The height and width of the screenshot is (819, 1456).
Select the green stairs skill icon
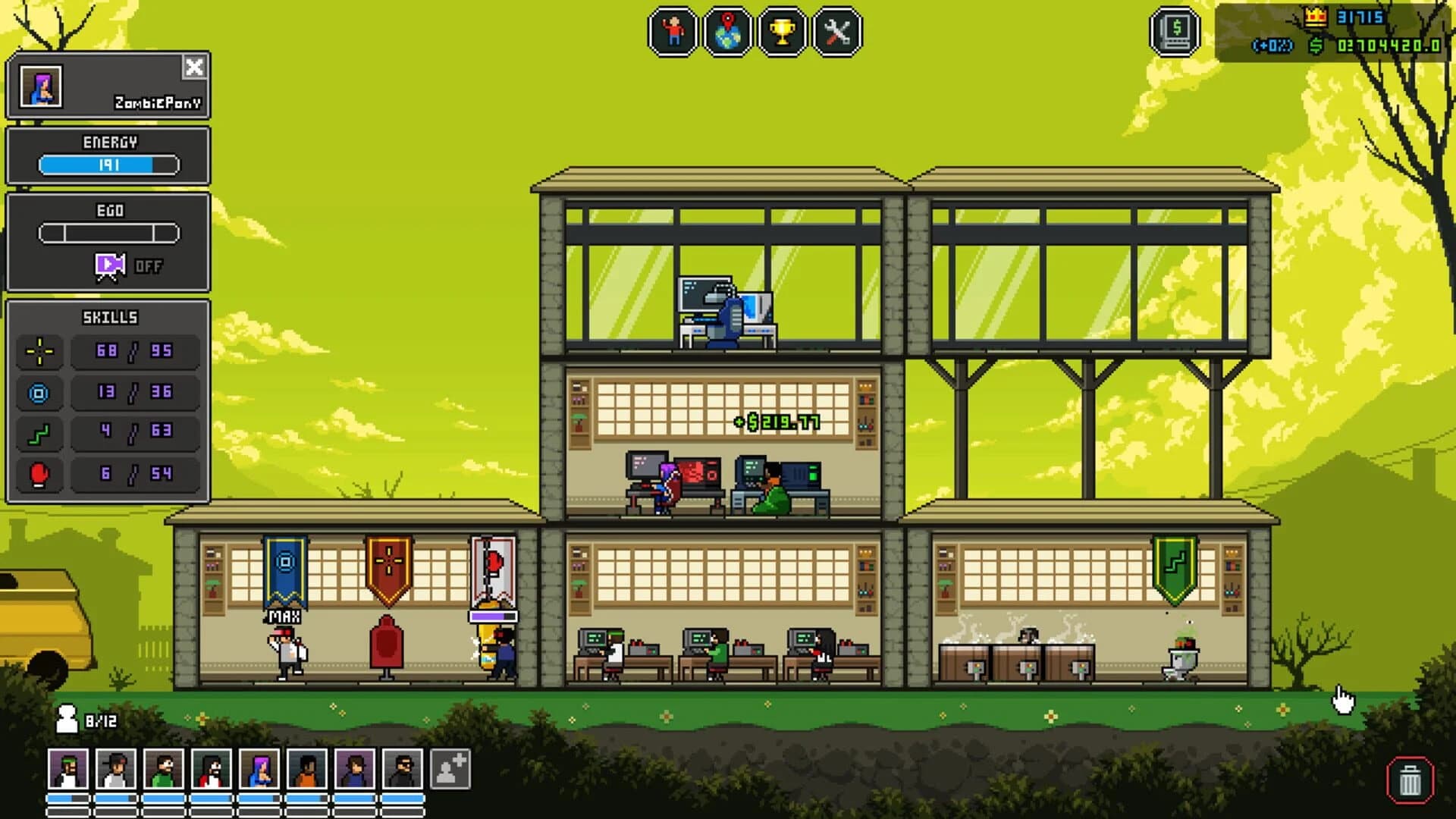(x=39, y=434)
